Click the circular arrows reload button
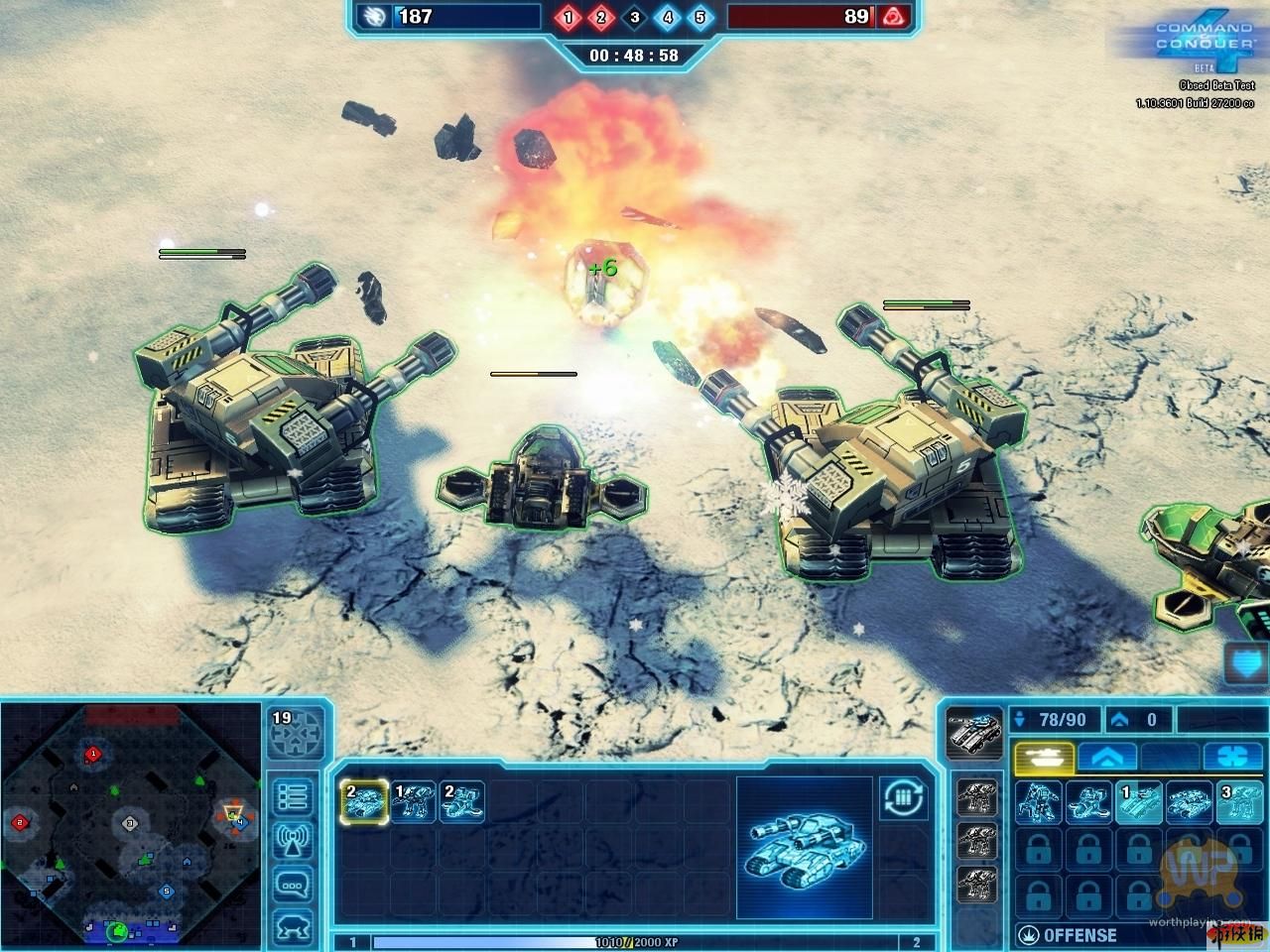The height and width of the screenshot is (952, 1270). [902, 797]
